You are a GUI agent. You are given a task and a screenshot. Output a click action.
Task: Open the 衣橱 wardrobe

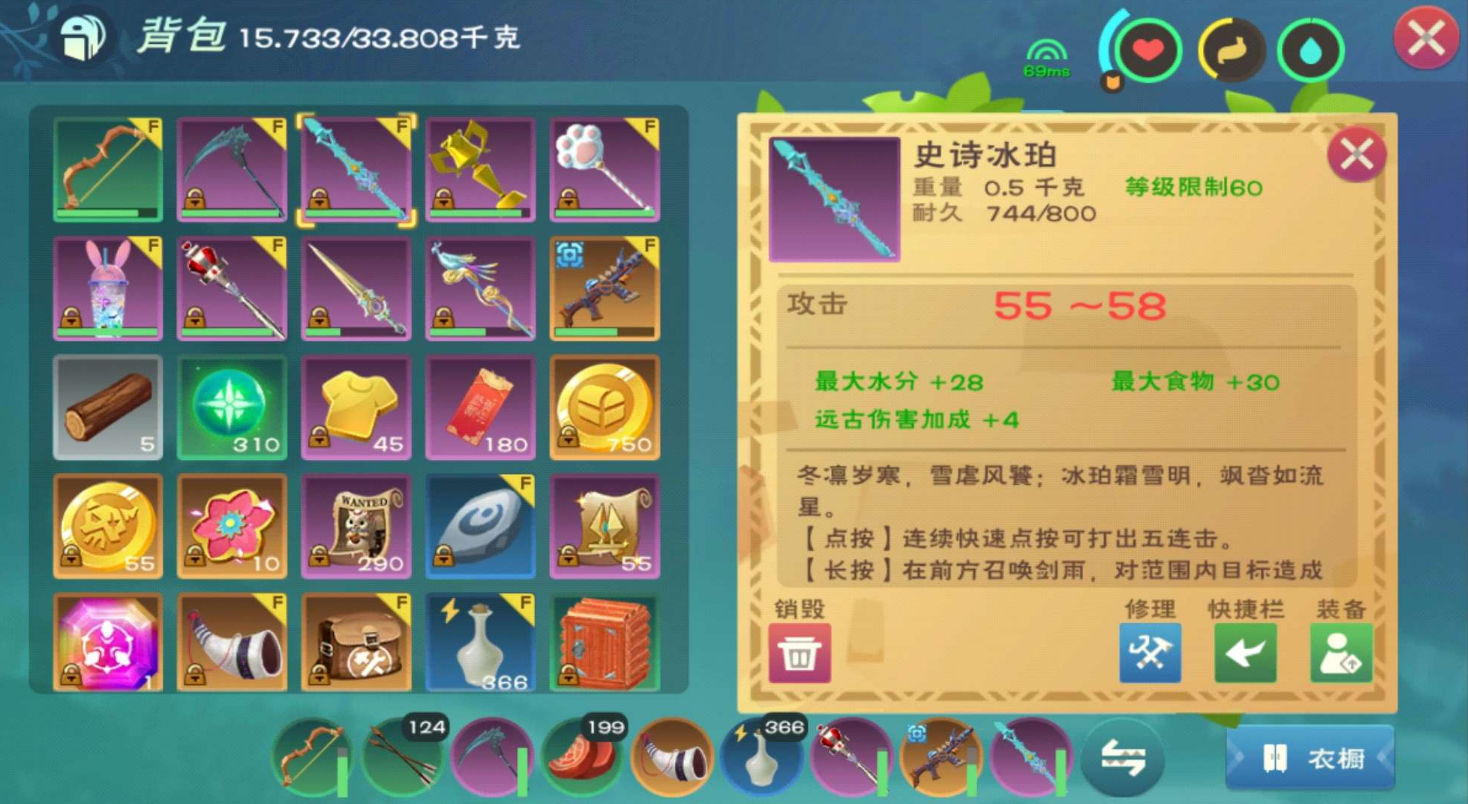click(1310, 758)
